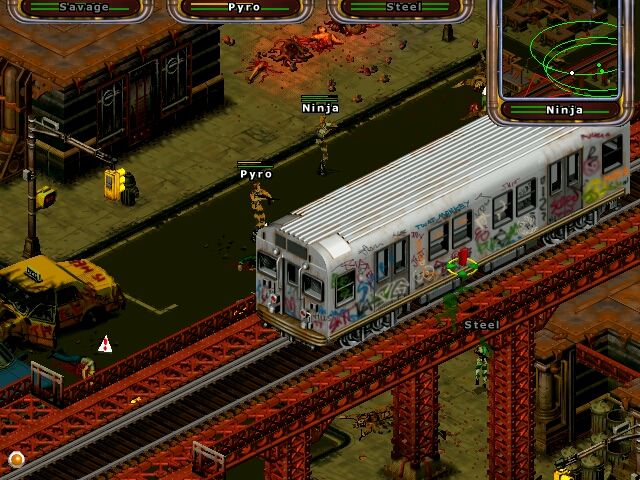Click the orange orb button
640x480 pixels.
[16, 459]
